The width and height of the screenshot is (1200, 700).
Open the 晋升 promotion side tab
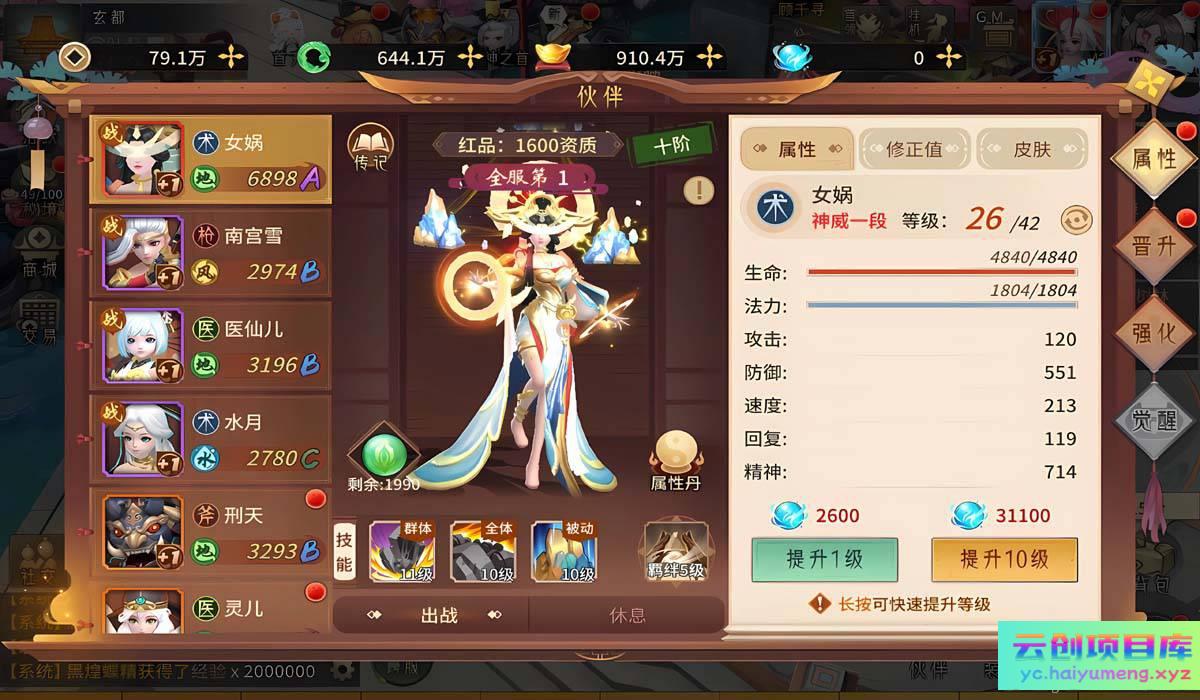click(1153, 247)
